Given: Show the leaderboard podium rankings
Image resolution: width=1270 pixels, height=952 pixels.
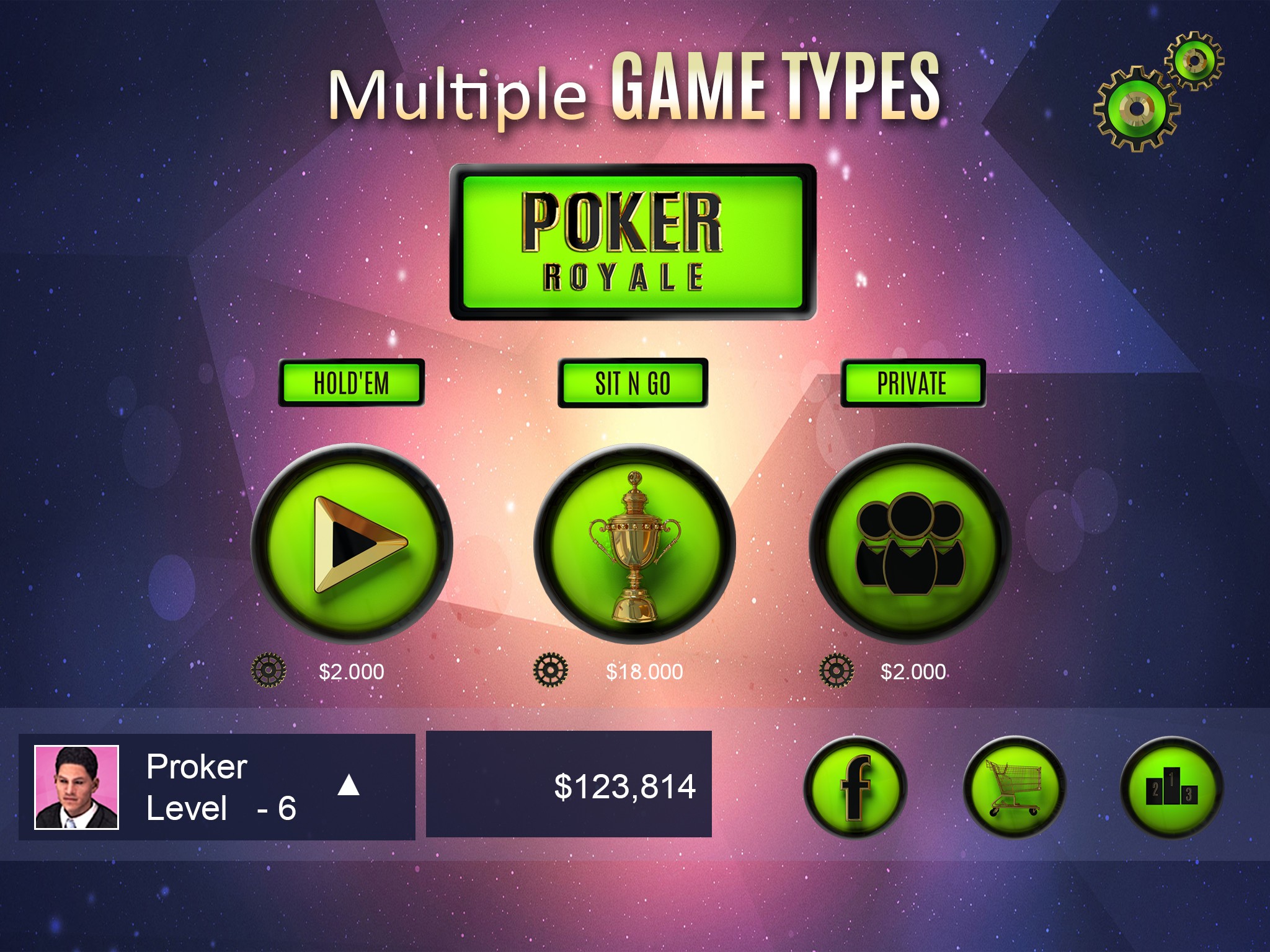Looking at the screenshot, I should coord(1171,787).
